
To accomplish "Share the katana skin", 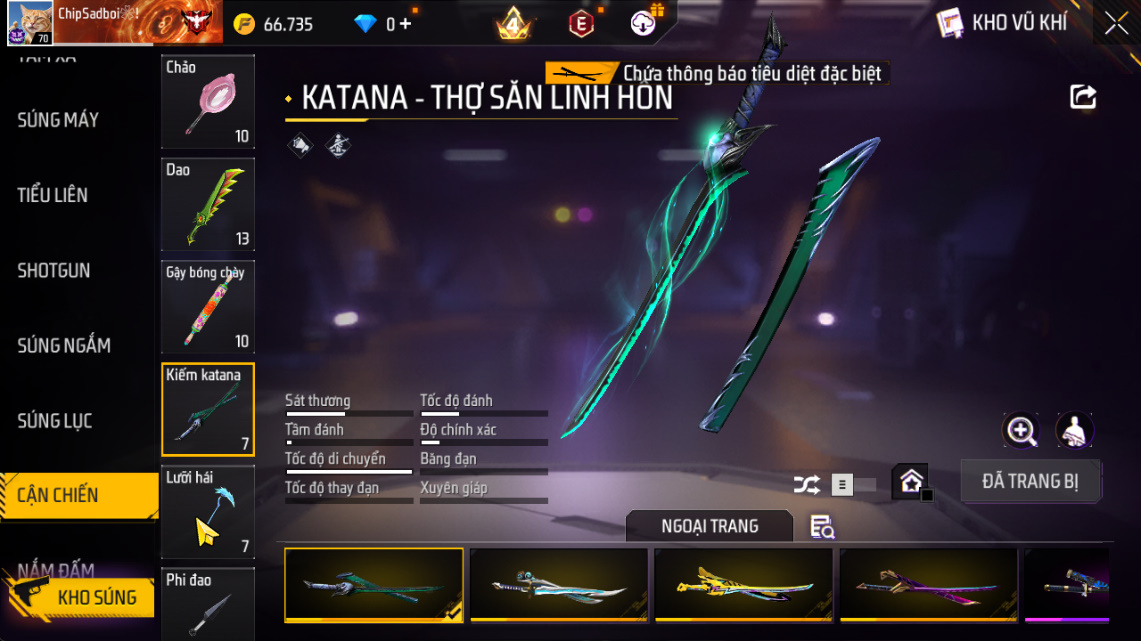I will [x=1083, y=97].
